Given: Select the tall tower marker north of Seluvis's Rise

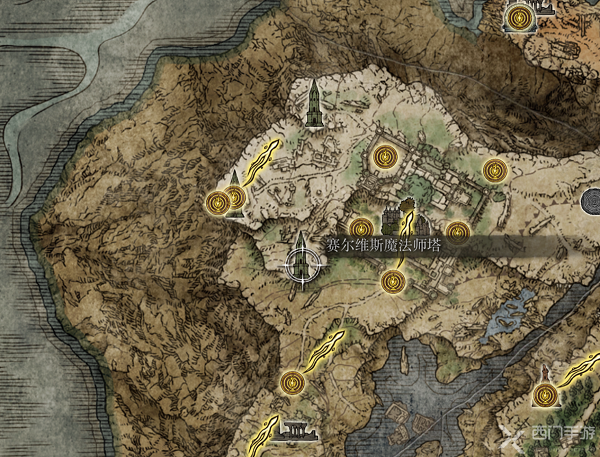Looking at the screenshot, I should (x=315, y=104).
